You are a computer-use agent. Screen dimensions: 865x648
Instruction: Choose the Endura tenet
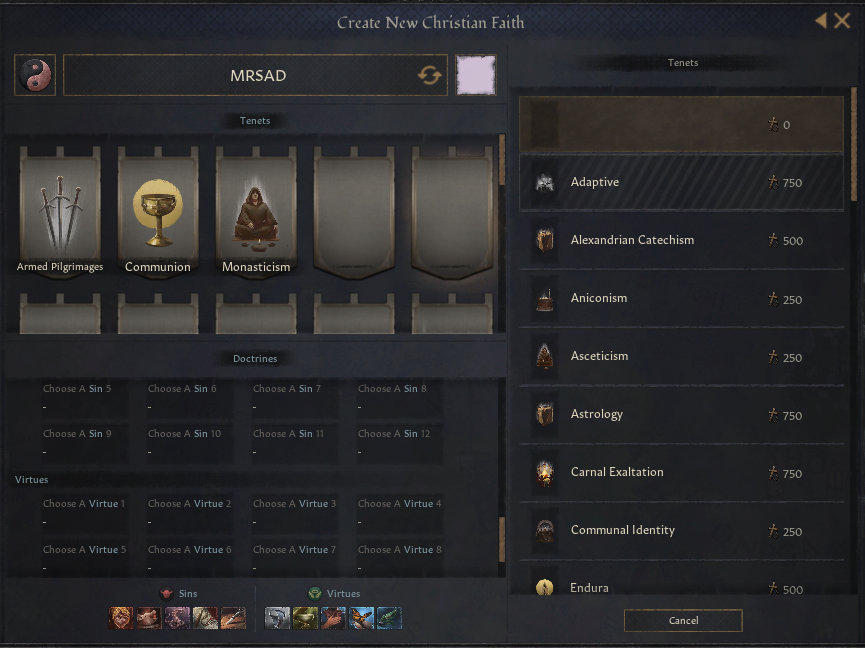point(681,587)
